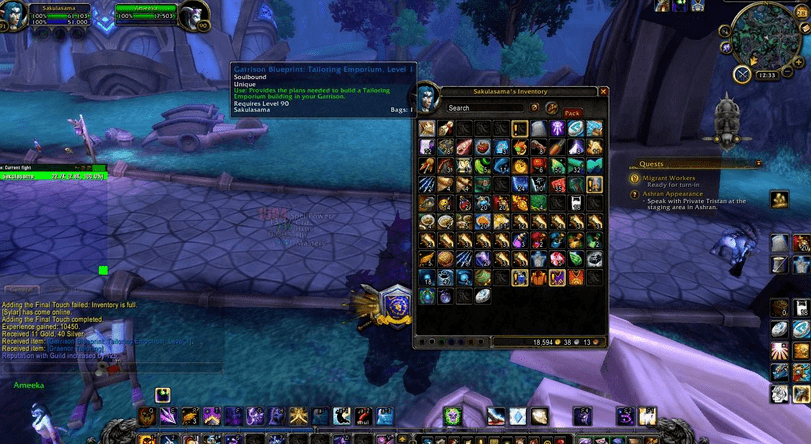Focus the inventory Search field

tap(485, 108)
